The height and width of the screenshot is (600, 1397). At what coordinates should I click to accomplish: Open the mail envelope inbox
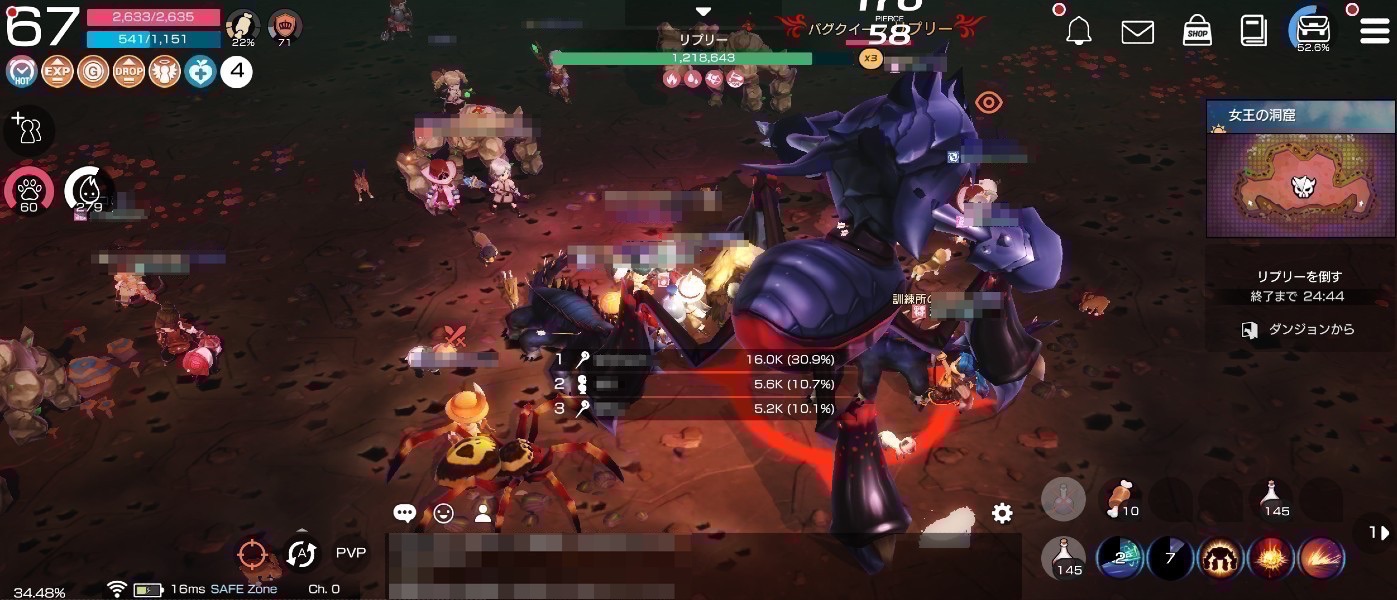pyautogui.click(x=1137, y=32)
